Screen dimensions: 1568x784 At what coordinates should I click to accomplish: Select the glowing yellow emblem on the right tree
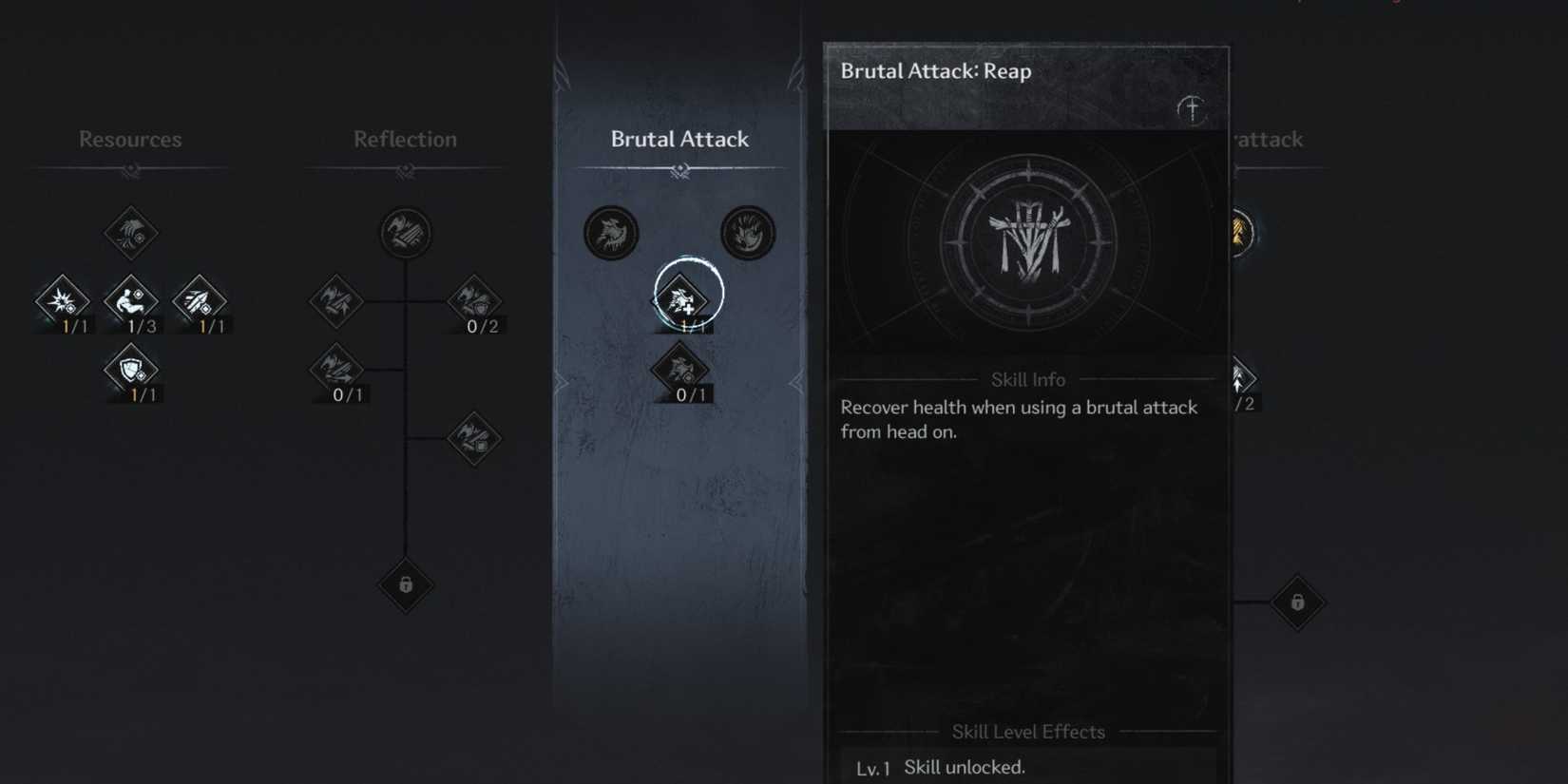coord(1240,232)
